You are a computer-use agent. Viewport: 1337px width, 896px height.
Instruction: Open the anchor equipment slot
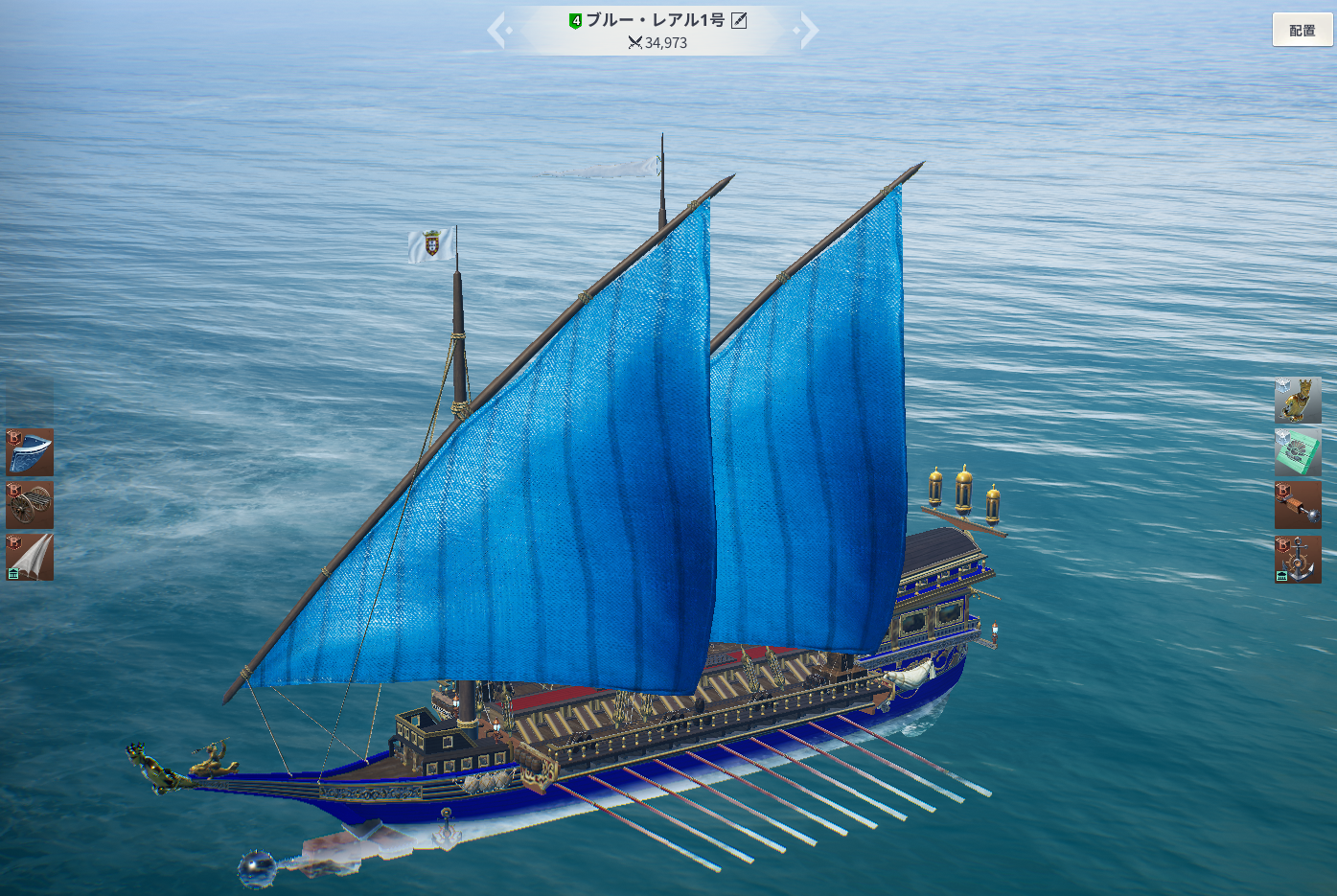[1298, 559]
